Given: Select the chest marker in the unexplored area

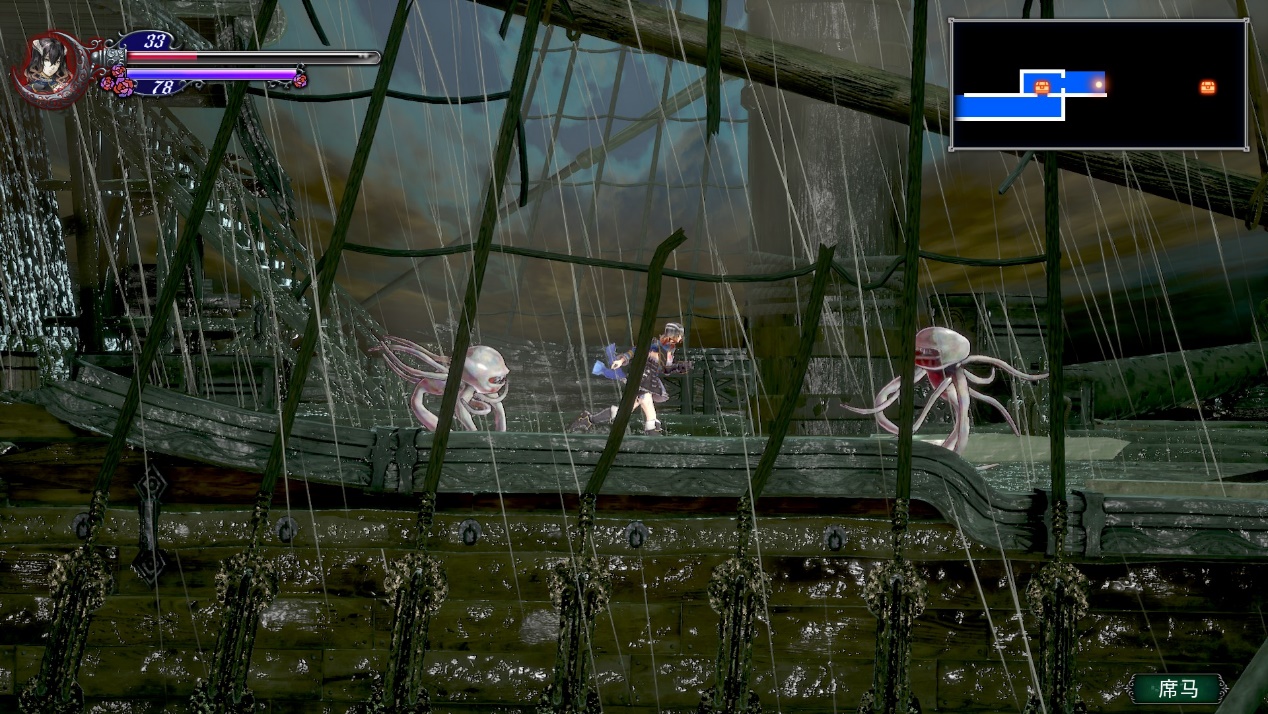Looking at the screenshot, I should [x=1208, y=87].
